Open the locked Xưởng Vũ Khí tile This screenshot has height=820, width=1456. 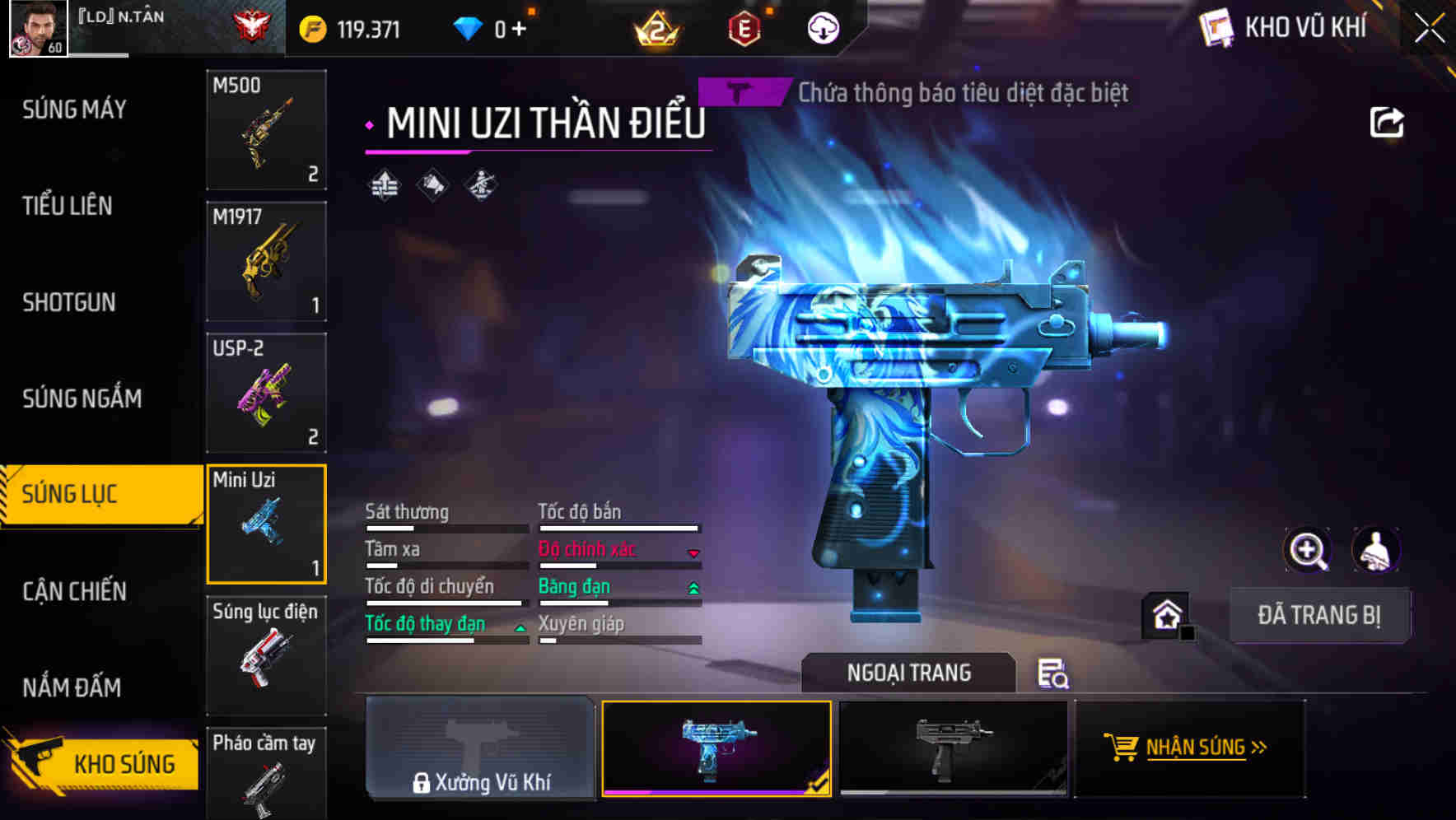[x=480, y=748]
